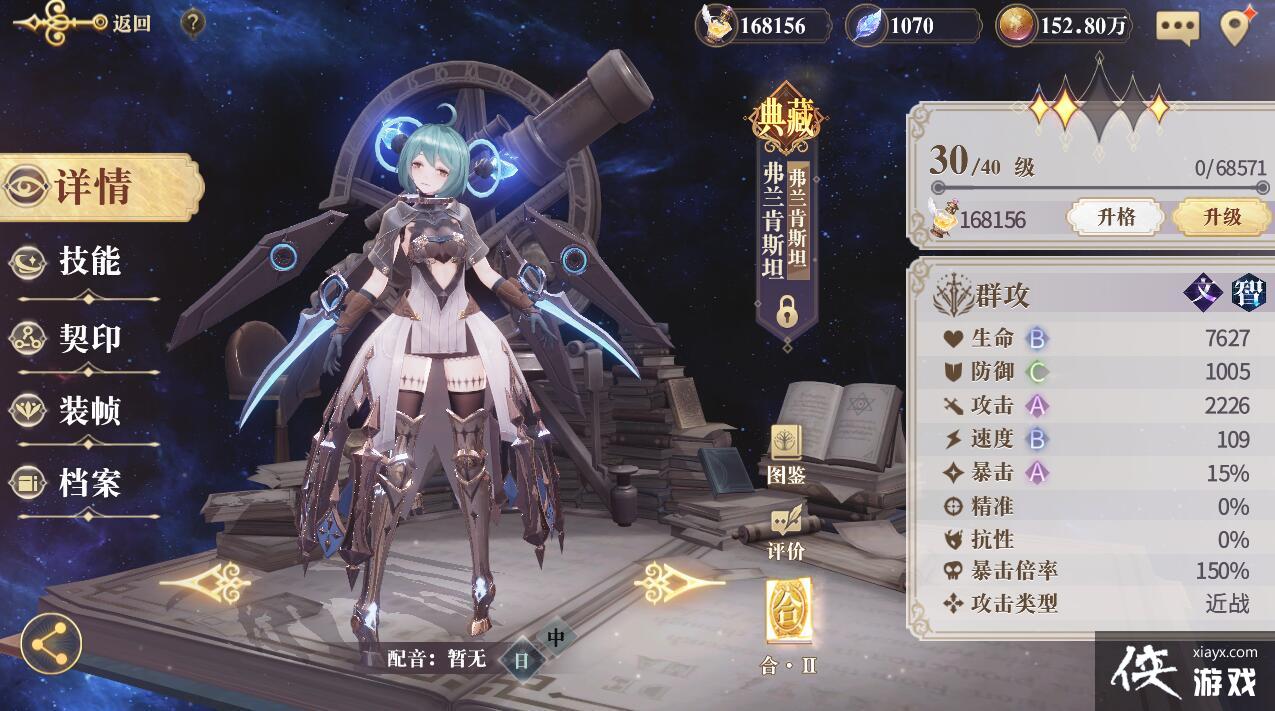The image size is (1275, 711).
Task: Switch to the 技能 skills tab
Action: 88,262
